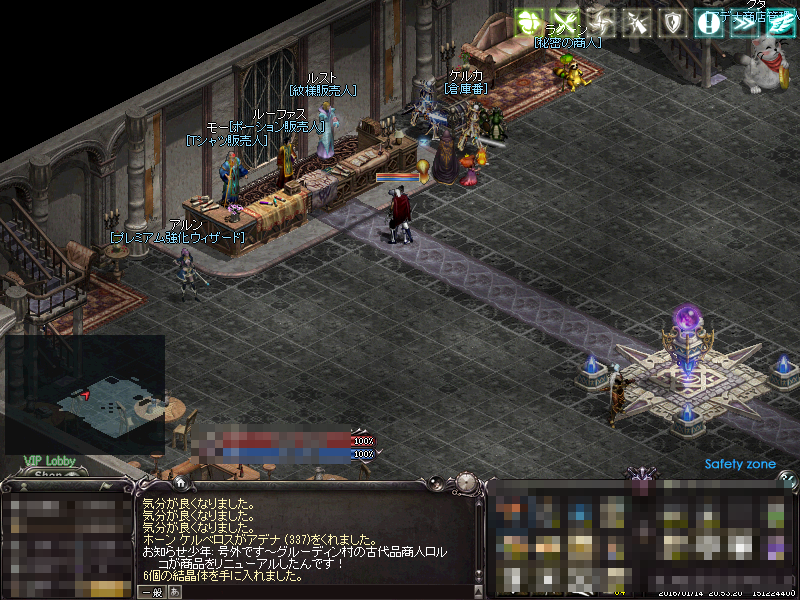The width and height of the screenshot is (800, 600).
Task: Open the minimap
Action: 85,393
